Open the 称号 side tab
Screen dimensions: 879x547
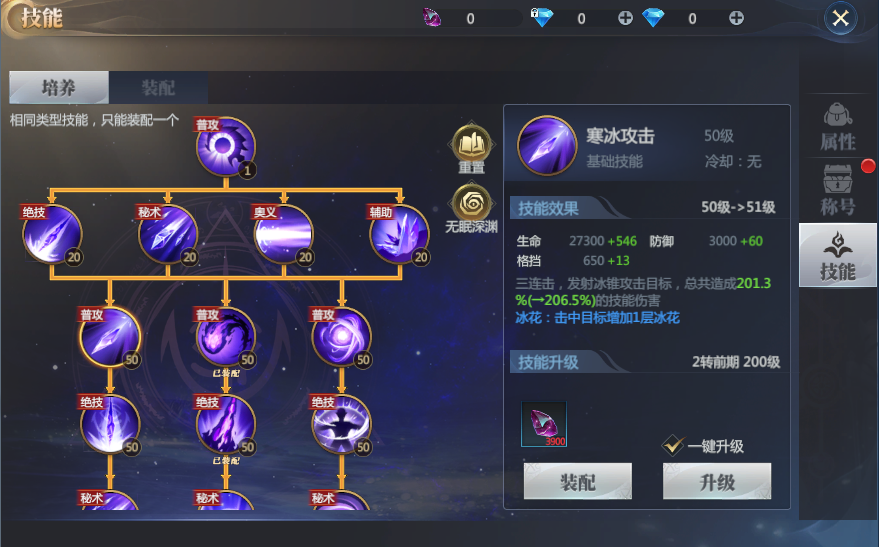[x=837, y=190]
